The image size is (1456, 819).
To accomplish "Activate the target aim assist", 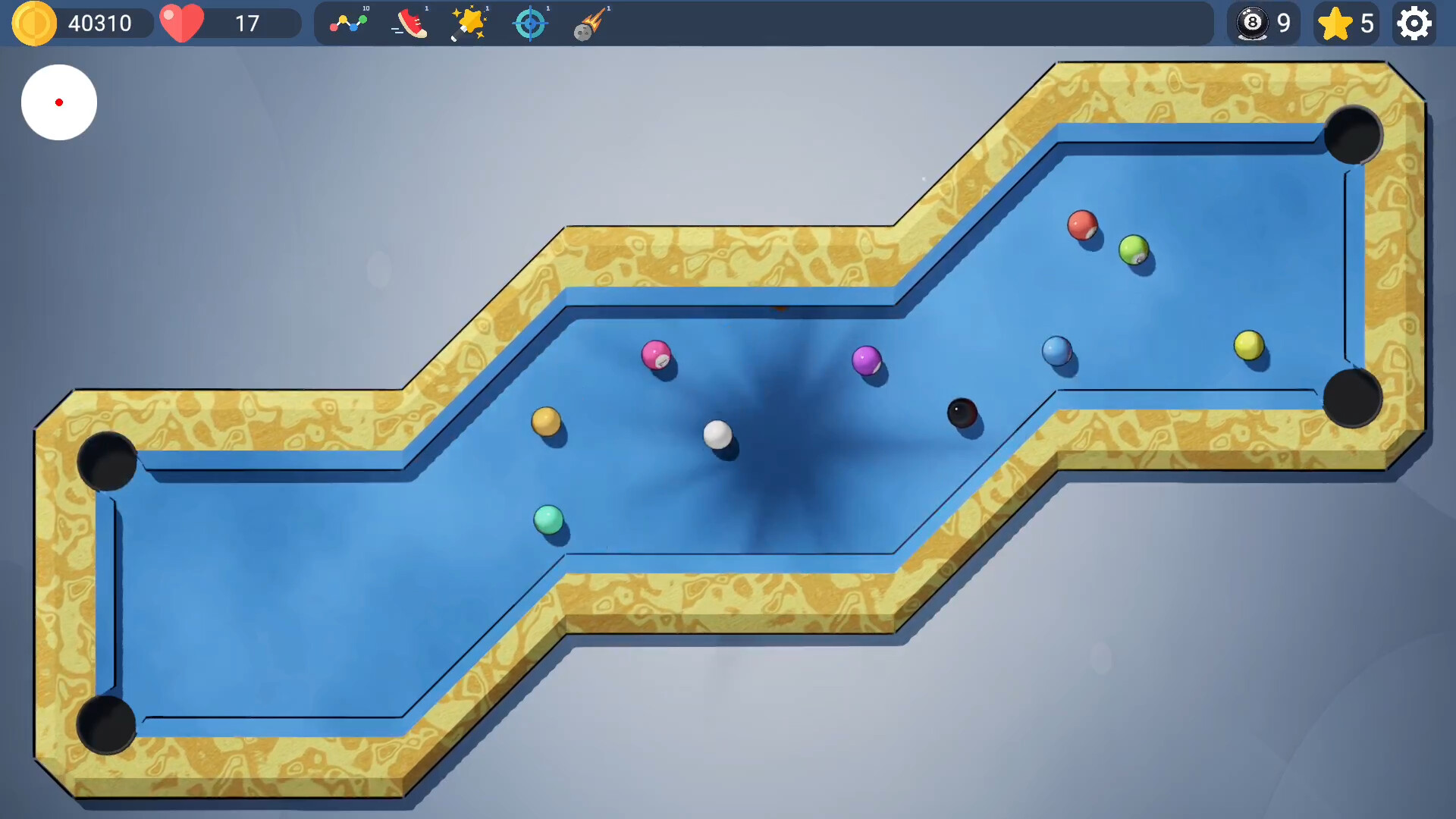I will (530, 24).
